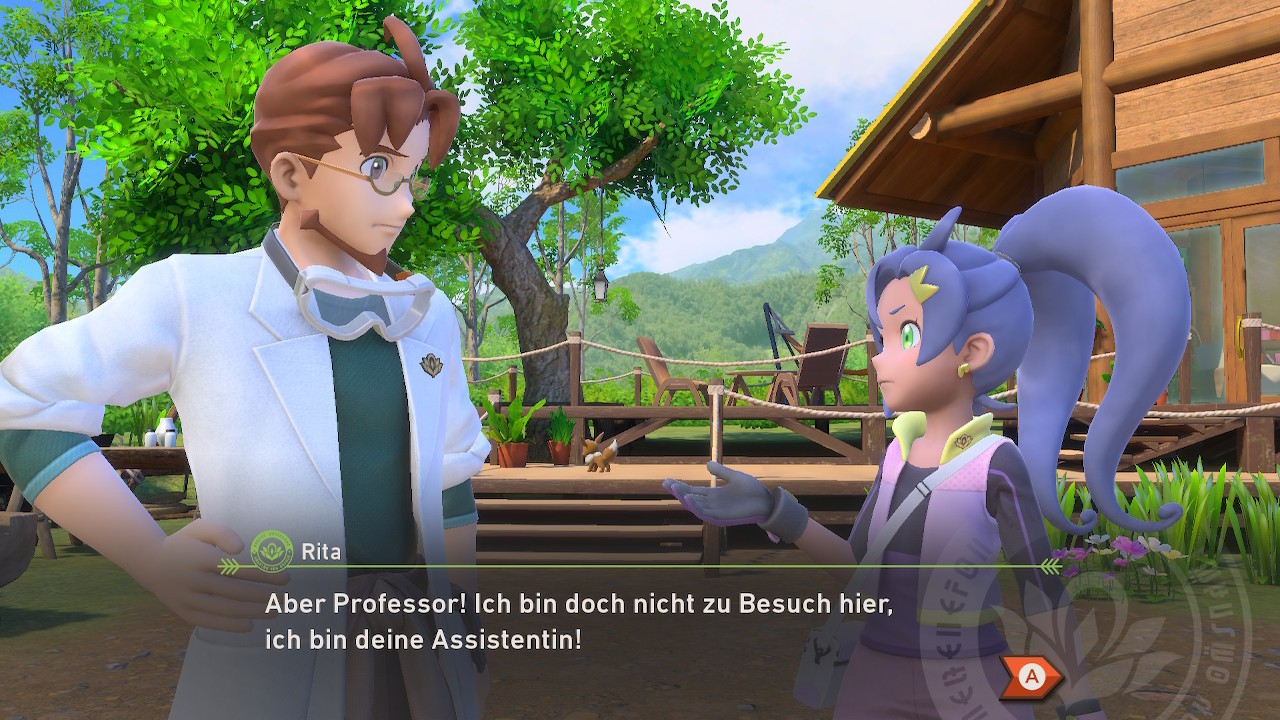This screenshot has width=1280, height=720.
Task: Click Rita's gold earring
Action: [965, 368]
